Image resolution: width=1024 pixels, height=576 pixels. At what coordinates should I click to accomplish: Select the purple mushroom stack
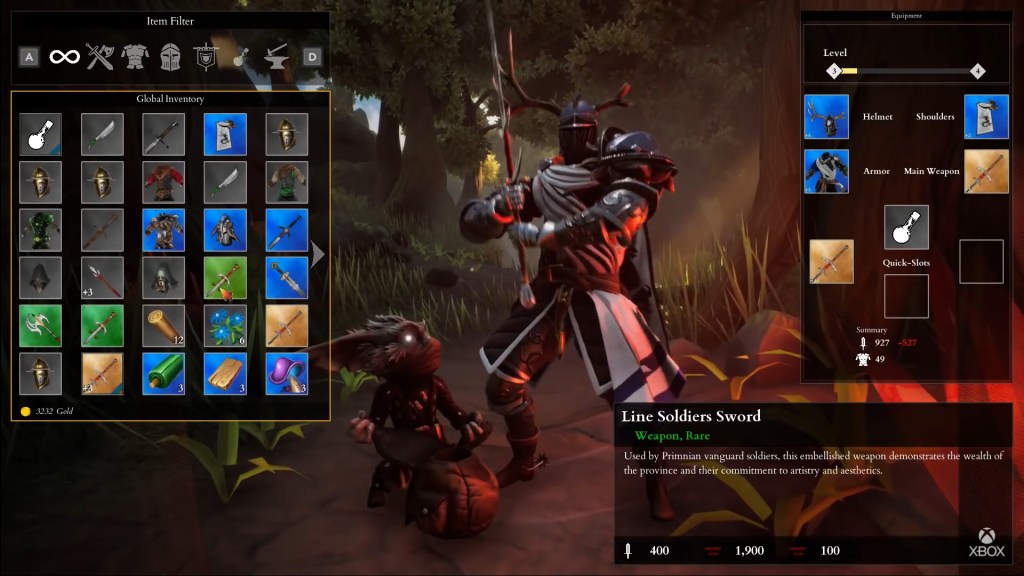[286, 373]
